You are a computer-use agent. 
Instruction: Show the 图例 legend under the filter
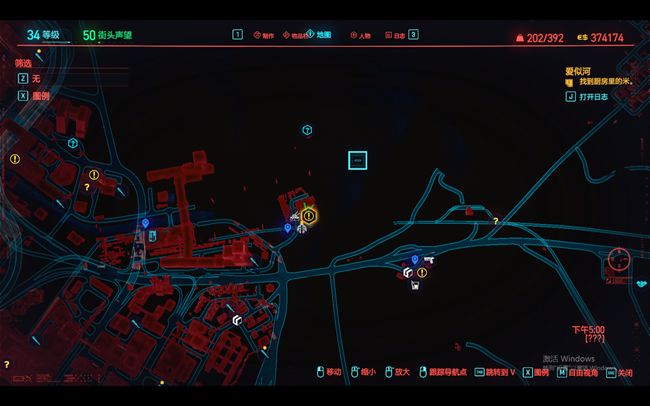click(40, 96)
